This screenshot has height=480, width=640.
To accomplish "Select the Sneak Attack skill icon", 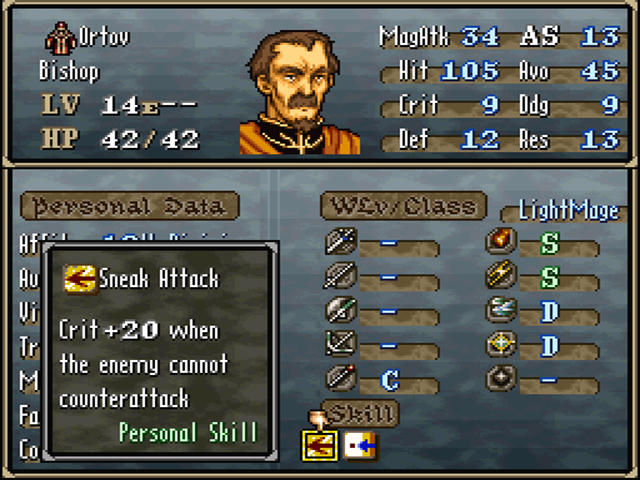I will click(319, 444).
